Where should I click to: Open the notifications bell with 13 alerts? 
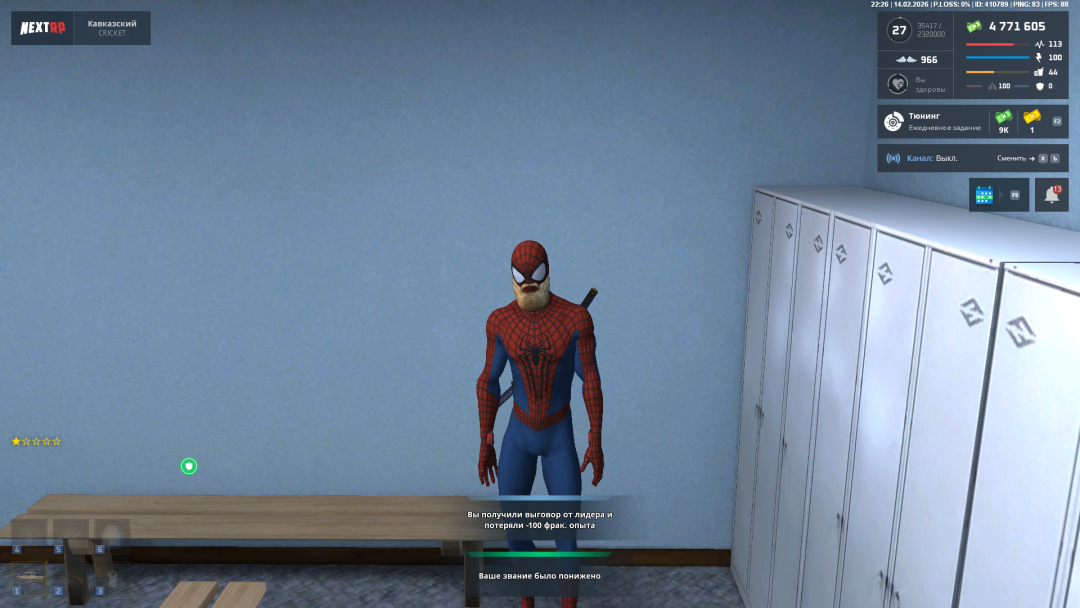click(x=1051, y=195)
